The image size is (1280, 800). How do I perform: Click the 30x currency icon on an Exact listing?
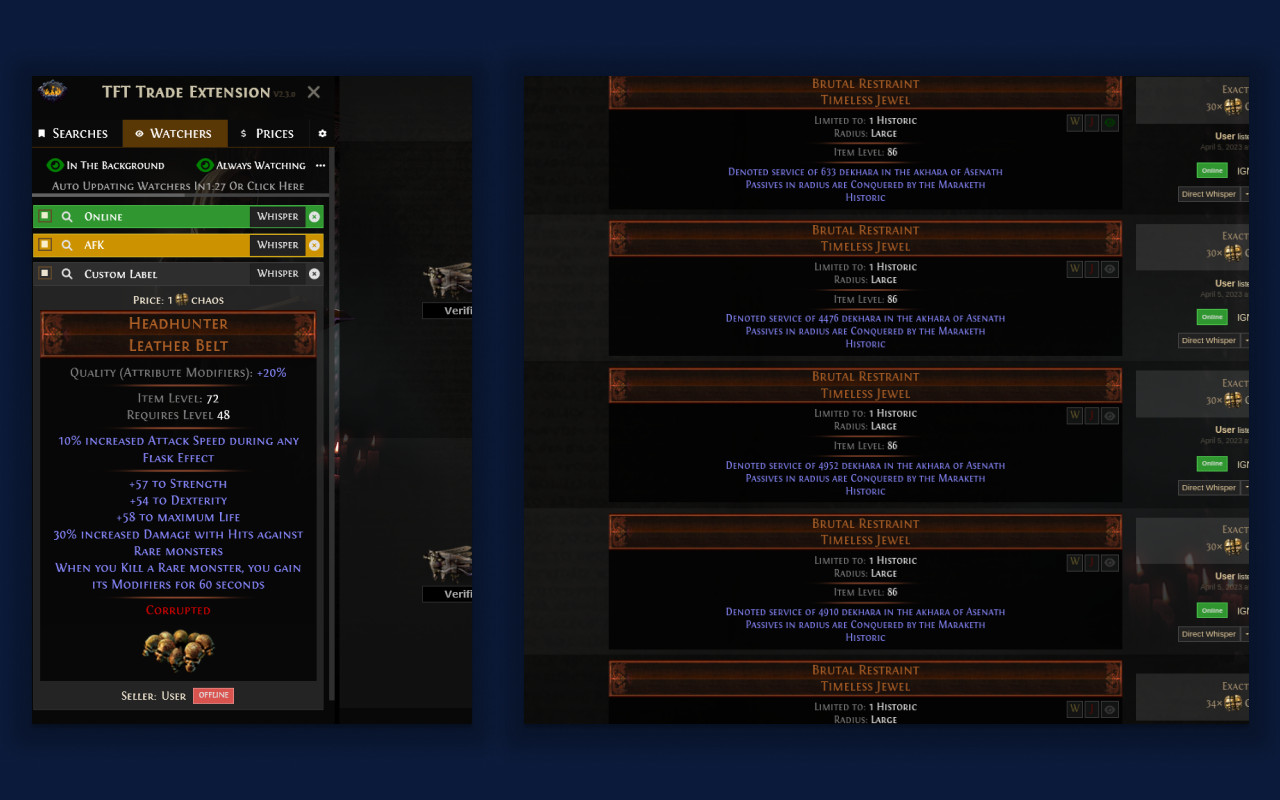tap(1232, 106)
